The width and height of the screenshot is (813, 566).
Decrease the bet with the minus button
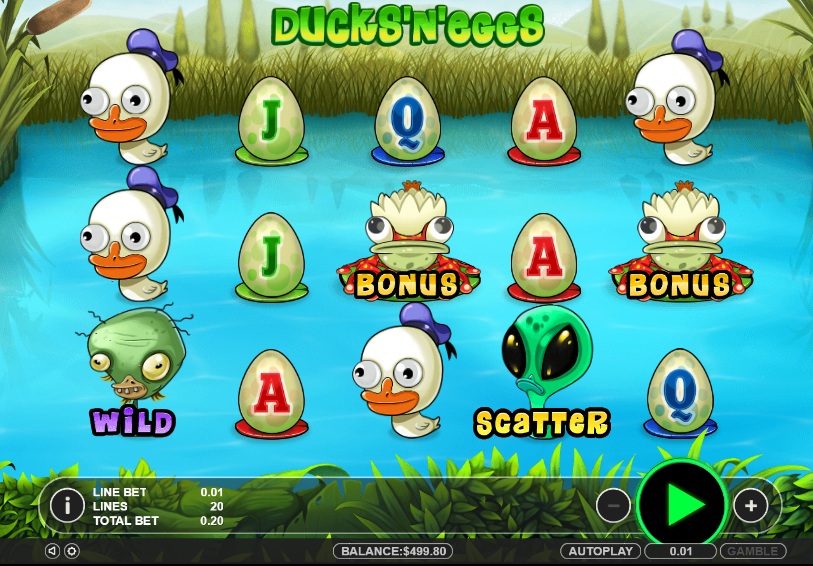click(614, 505)
